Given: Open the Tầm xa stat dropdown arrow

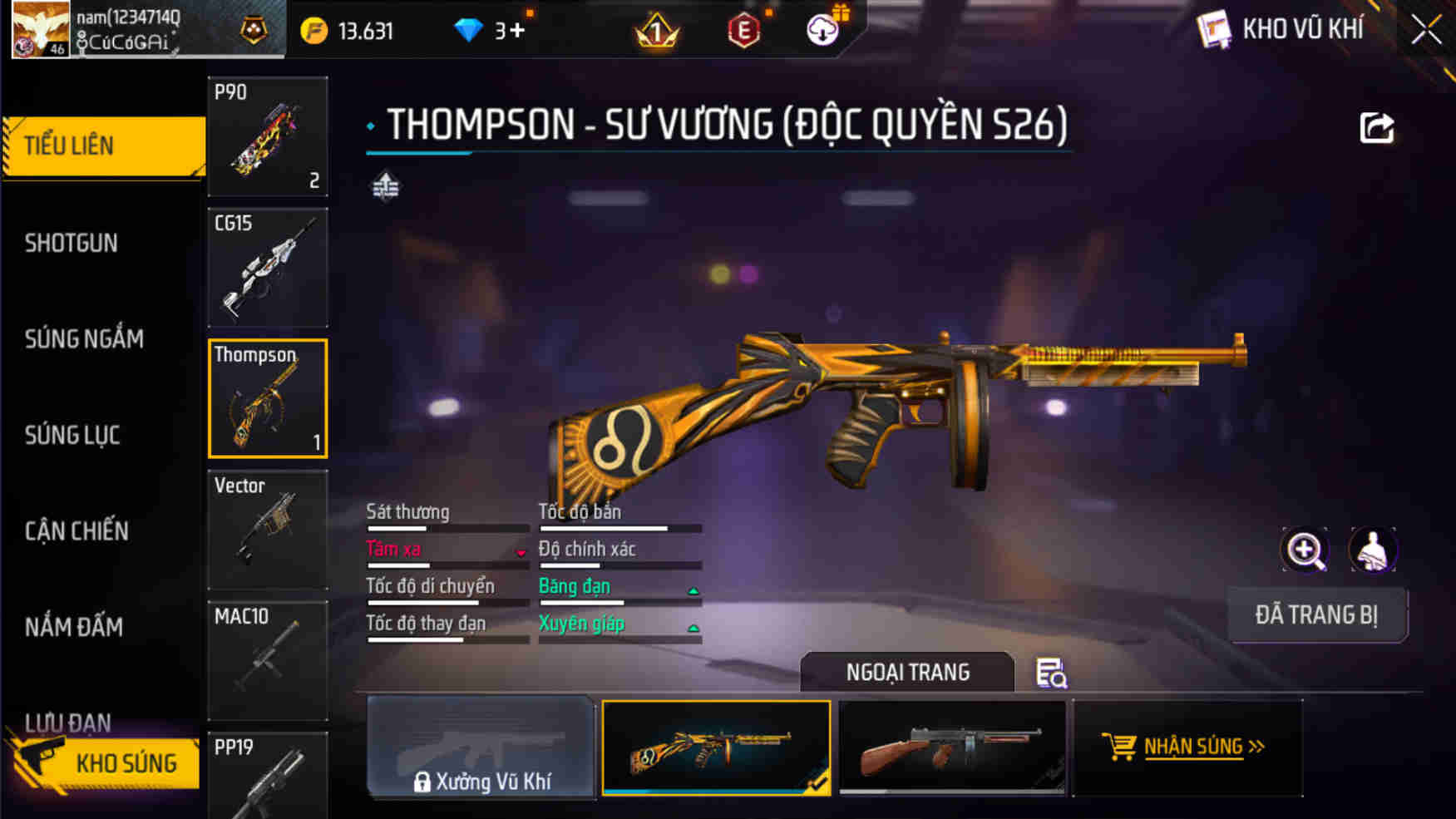Looking at the screenshot, I should (x=521, y=554).
